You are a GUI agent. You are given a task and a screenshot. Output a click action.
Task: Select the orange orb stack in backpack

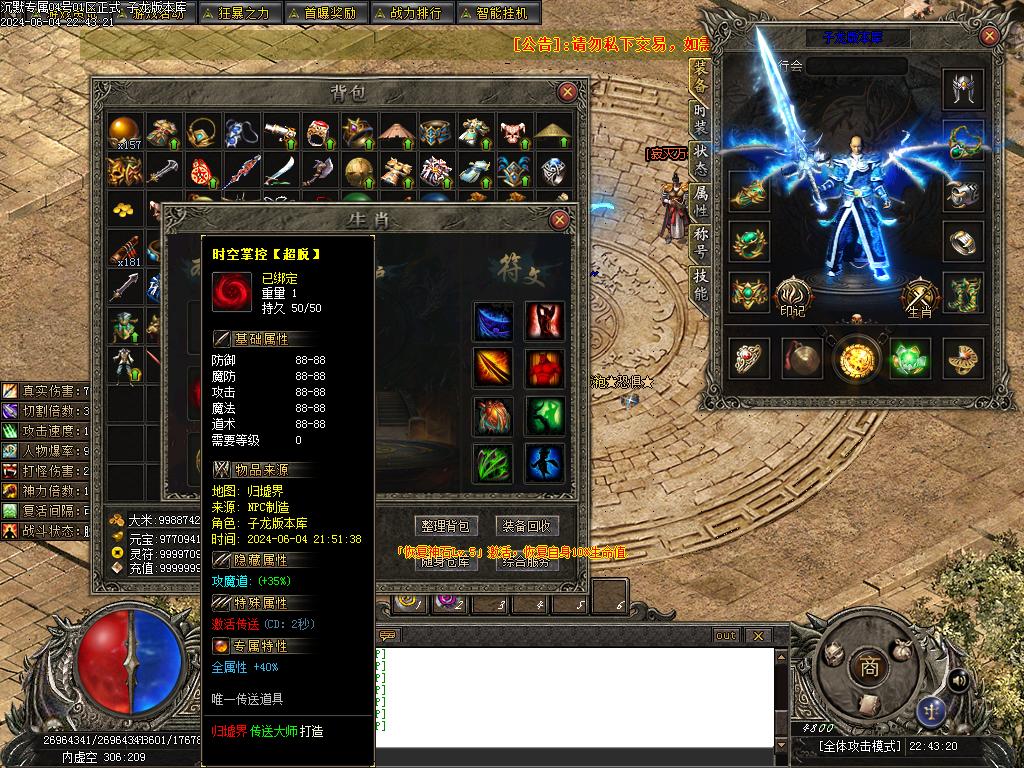point(124,130)
